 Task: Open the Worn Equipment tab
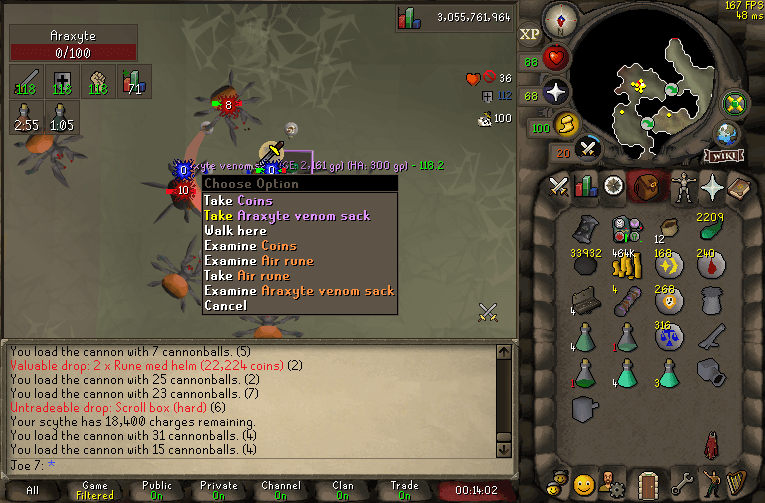click(684, 186)
